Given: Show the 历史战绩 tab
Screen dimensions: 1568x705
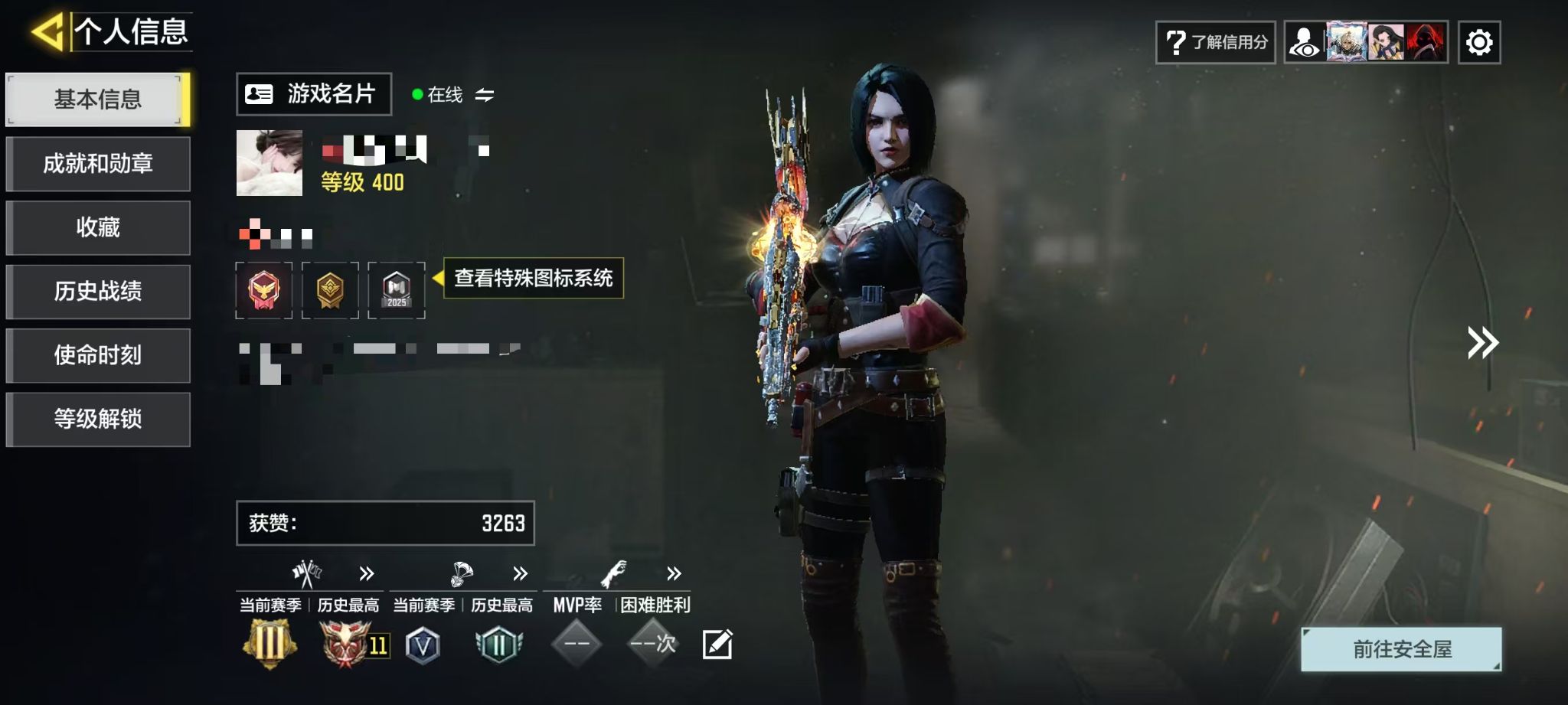Looking at the screenshot, I should point(97,292).
